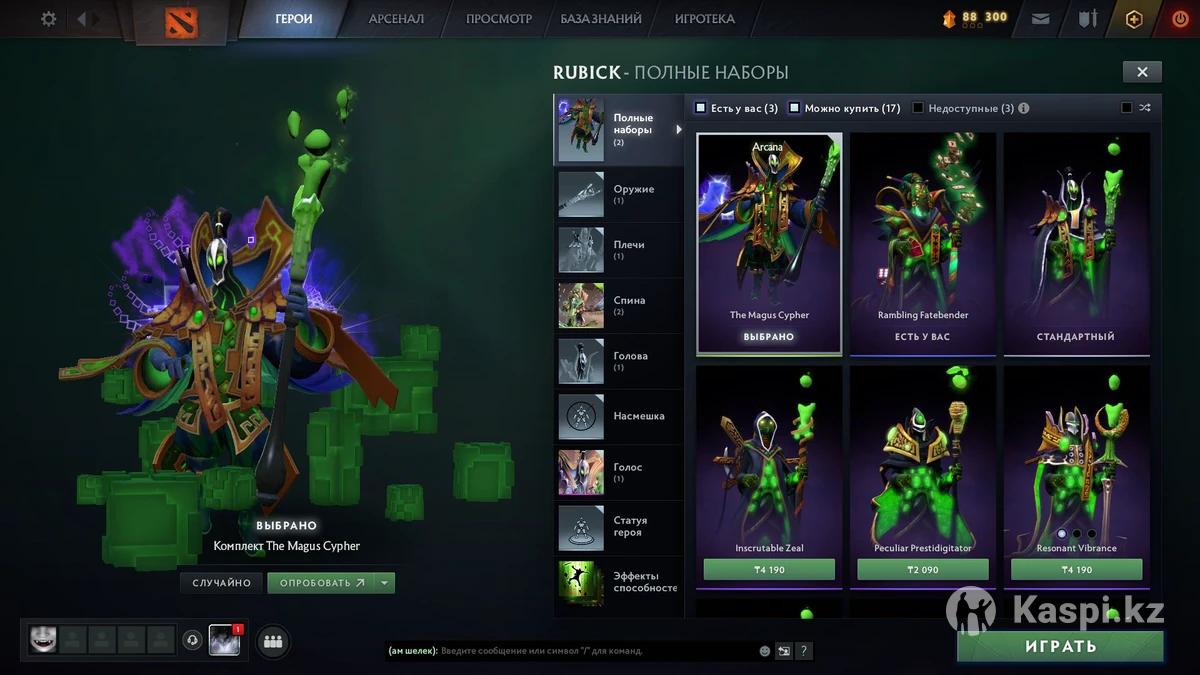Close the Rubick sets panel
The width and height of the screenshot is (1200, 675).
pyautogui.click(x=1142, y=71)
